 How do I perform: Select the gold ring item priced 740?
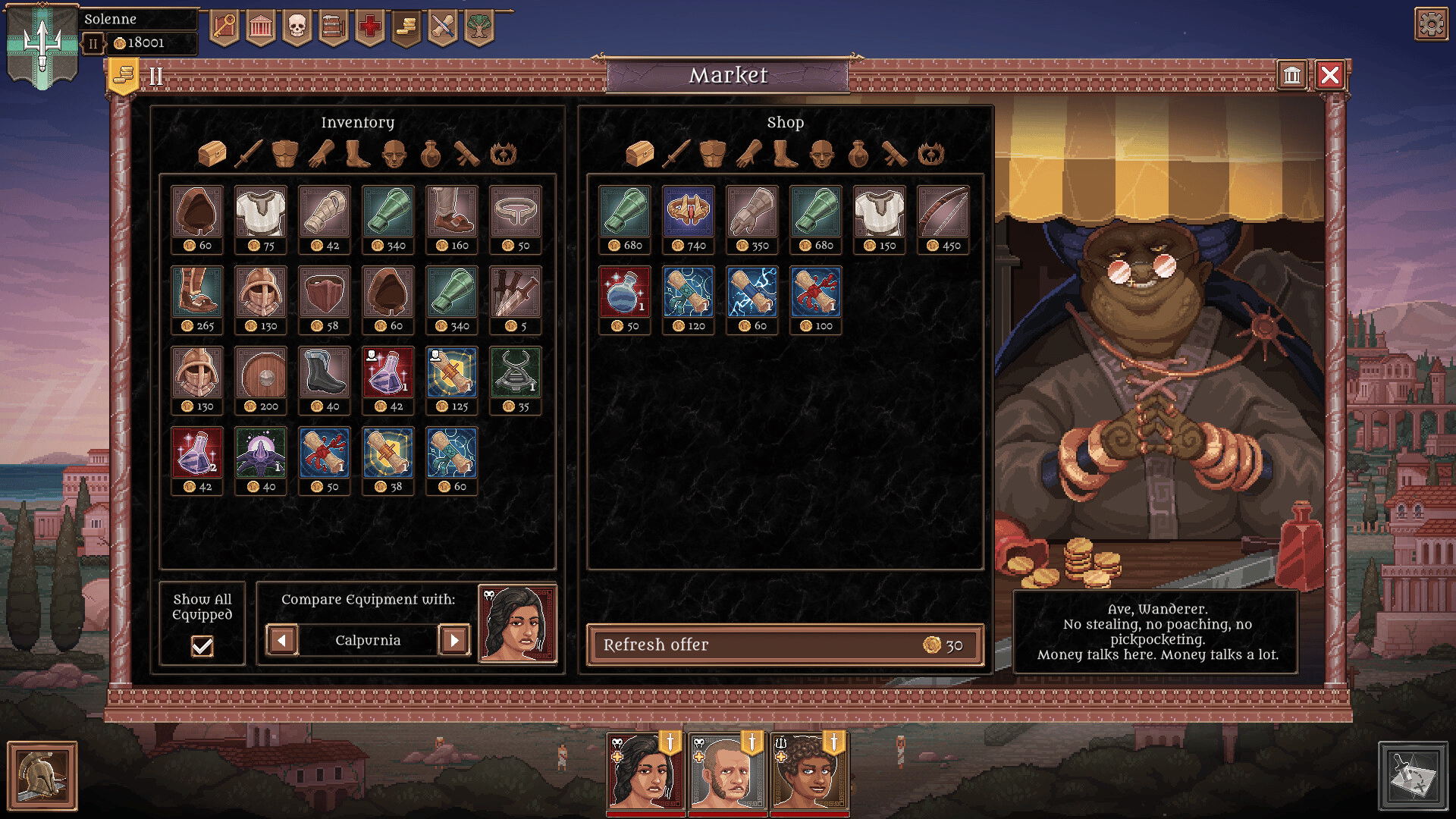tap(688, 212)
